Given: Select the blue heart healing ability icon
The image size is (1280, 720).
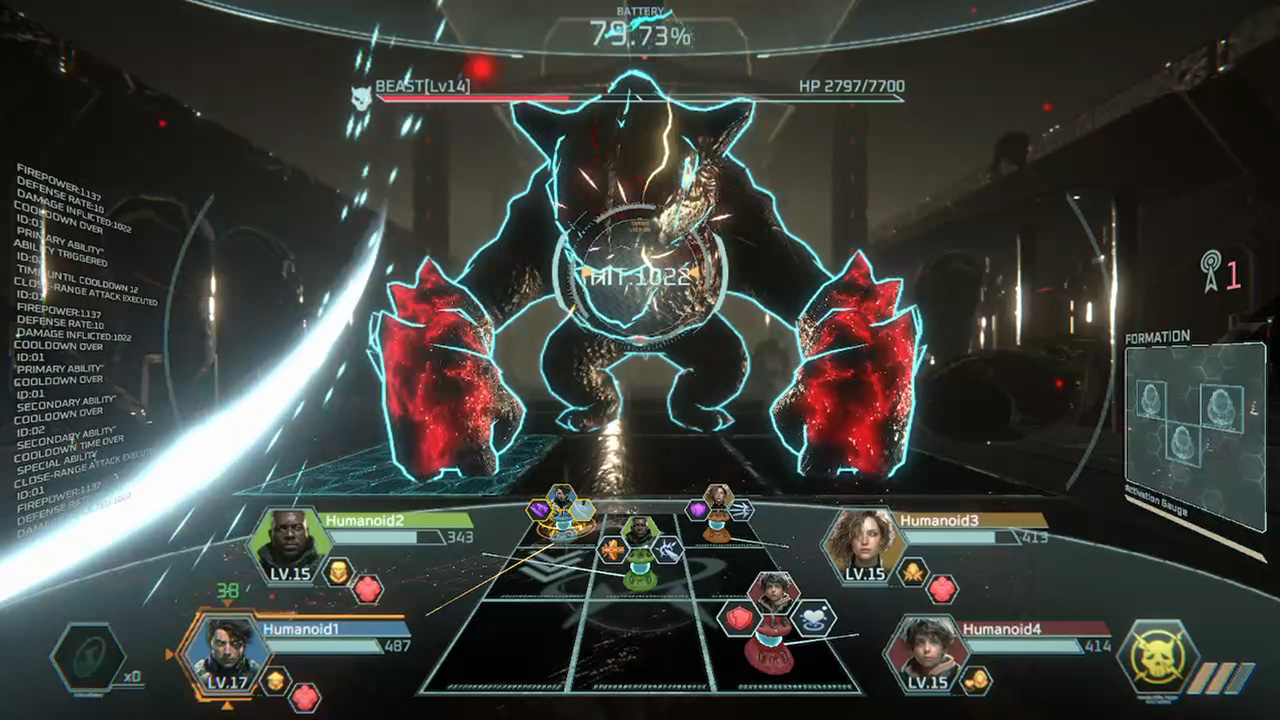Looking at the screenshot, I should 813,618.
